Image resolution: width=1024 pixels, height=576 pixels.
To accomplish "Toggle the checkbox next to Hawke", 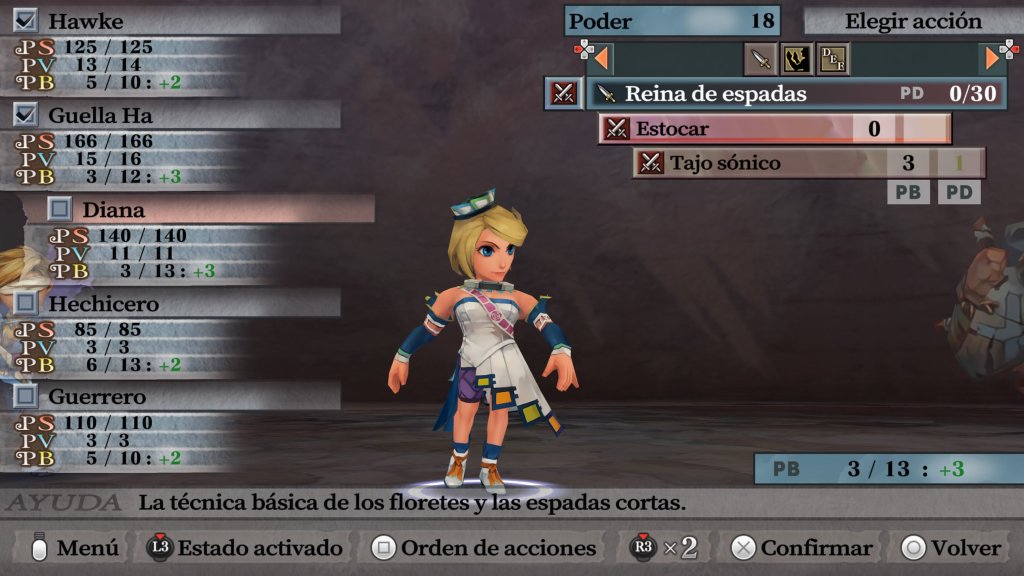I will point(26,21).
